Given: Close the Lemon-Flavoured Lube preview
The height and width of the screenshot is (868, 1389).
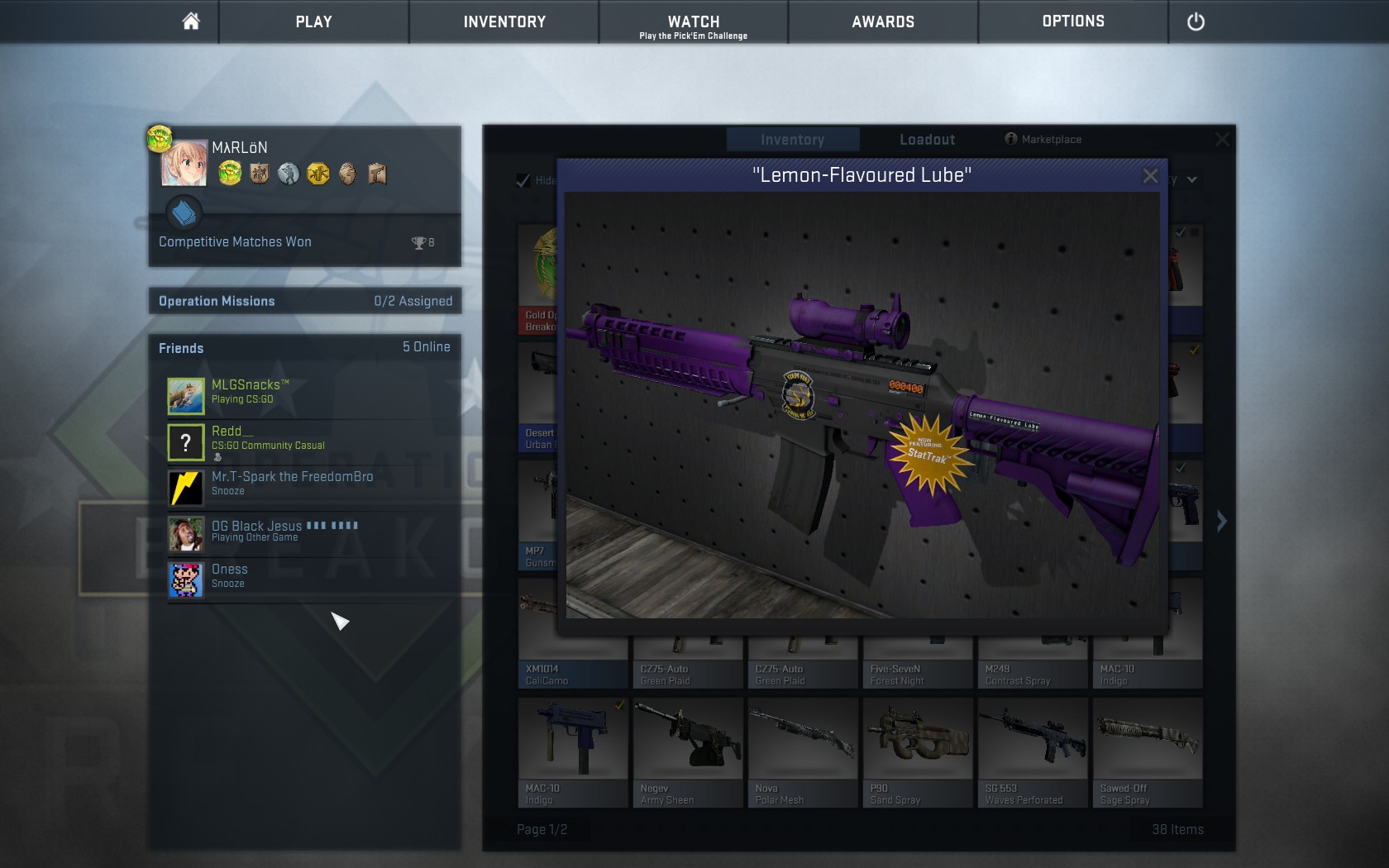Looking at the screenshot, I should [x=1150, y=176].
